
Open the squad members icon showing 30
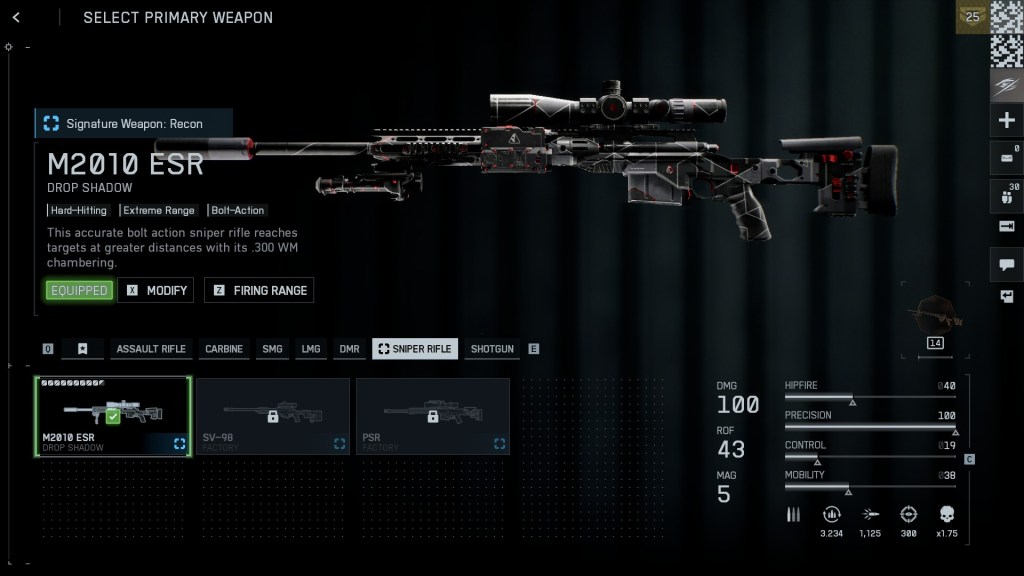coord(1006,193)
